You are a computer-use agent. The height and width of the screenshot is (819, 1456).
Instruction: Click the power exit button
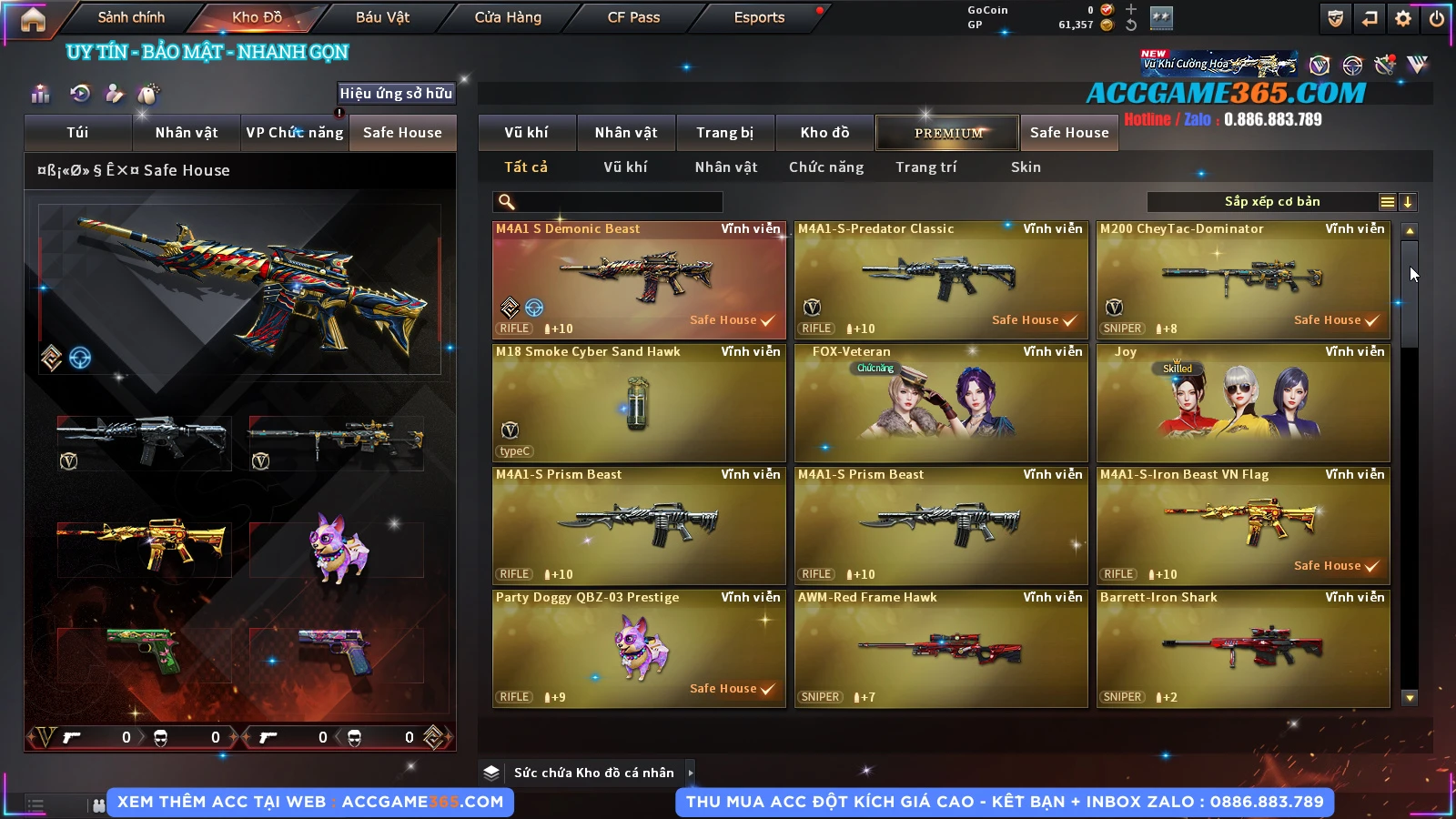click(x=1437, y=18)
